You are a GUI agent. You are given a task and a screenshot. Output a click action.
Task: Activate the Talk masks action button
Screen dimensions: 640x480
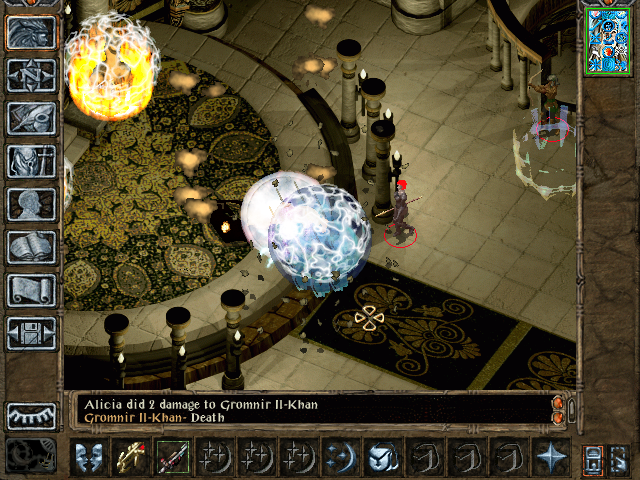click(88, 457)
